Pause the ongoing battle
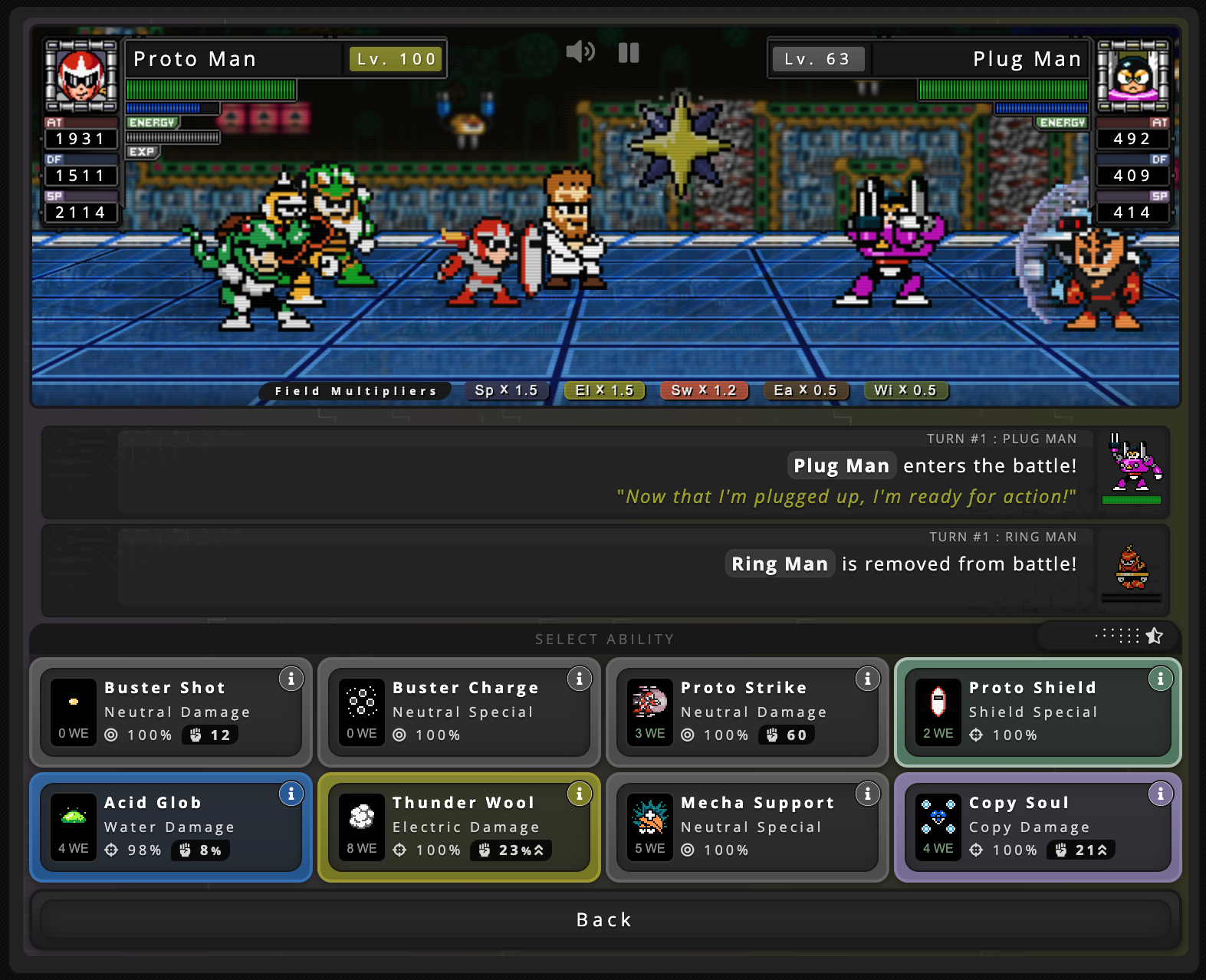This screenshot has height=980, width=1206. 629,52
